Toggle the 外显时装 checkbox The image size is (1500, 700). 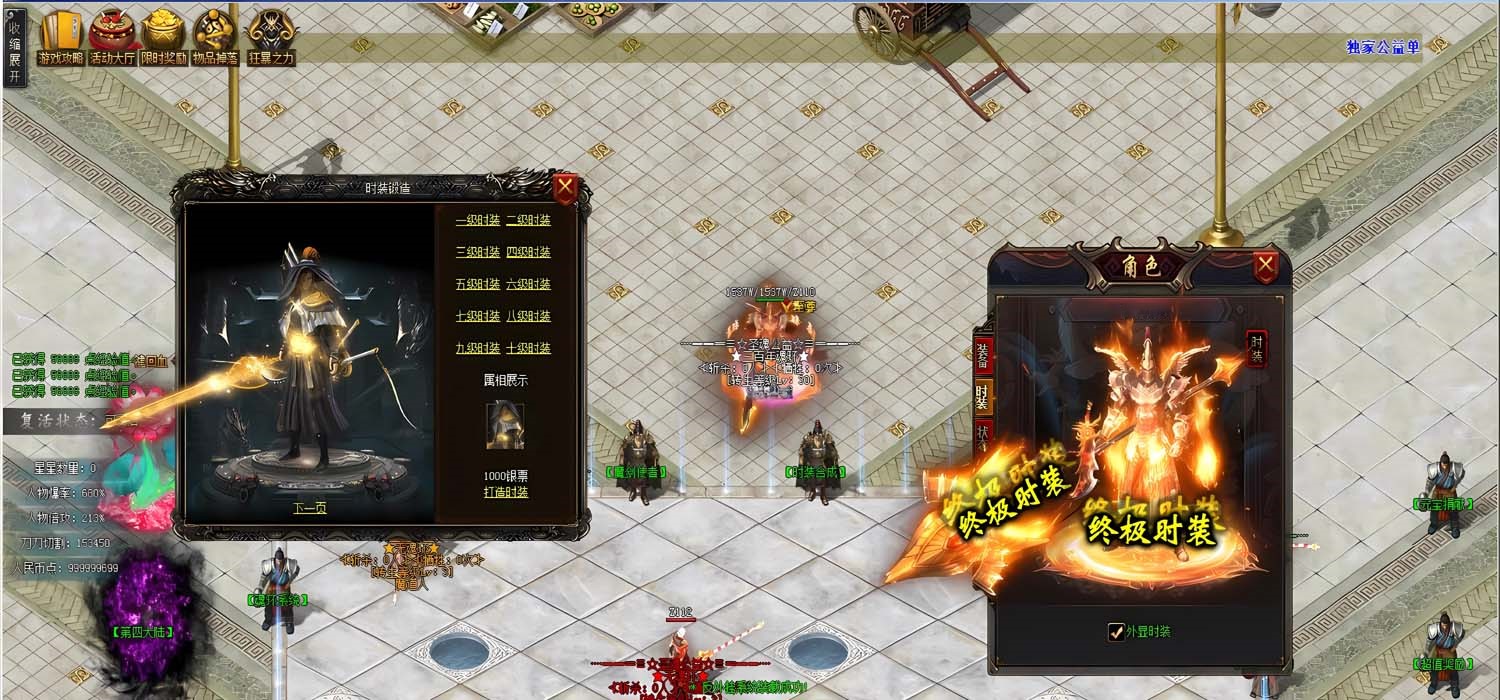[1116, 631]
